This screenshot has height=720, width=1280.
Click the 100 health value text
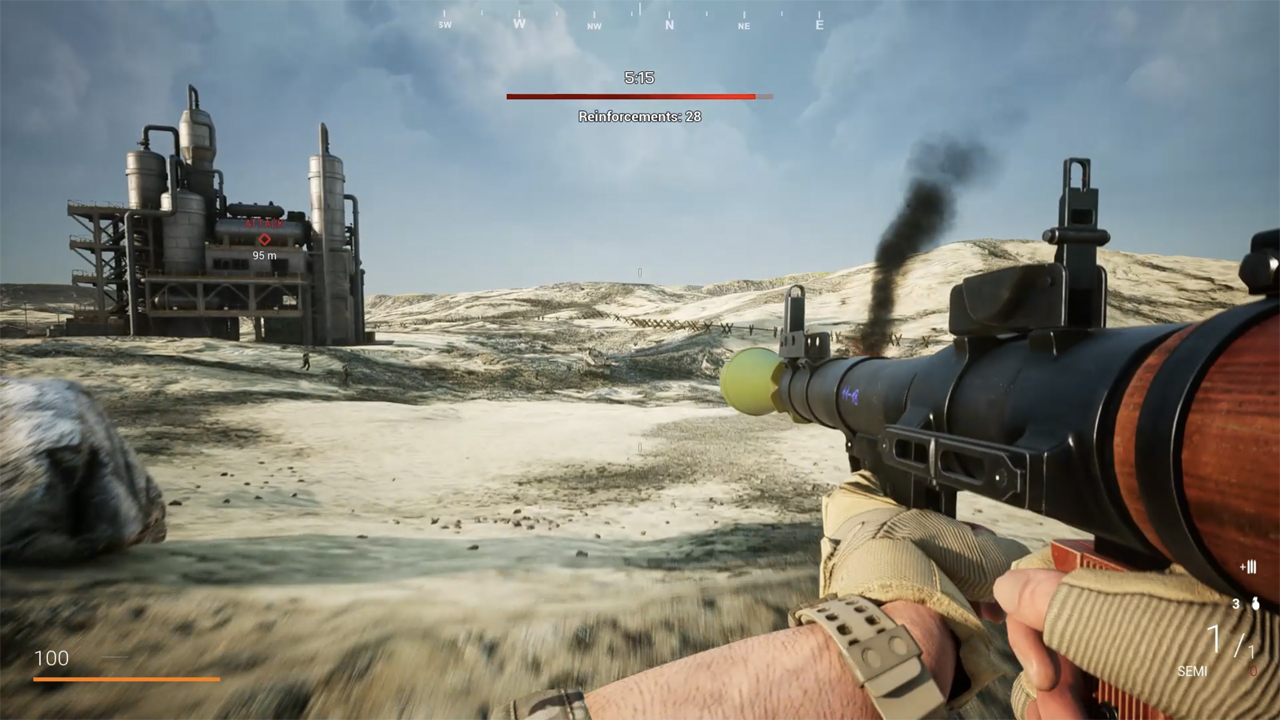tap(51, 658)
